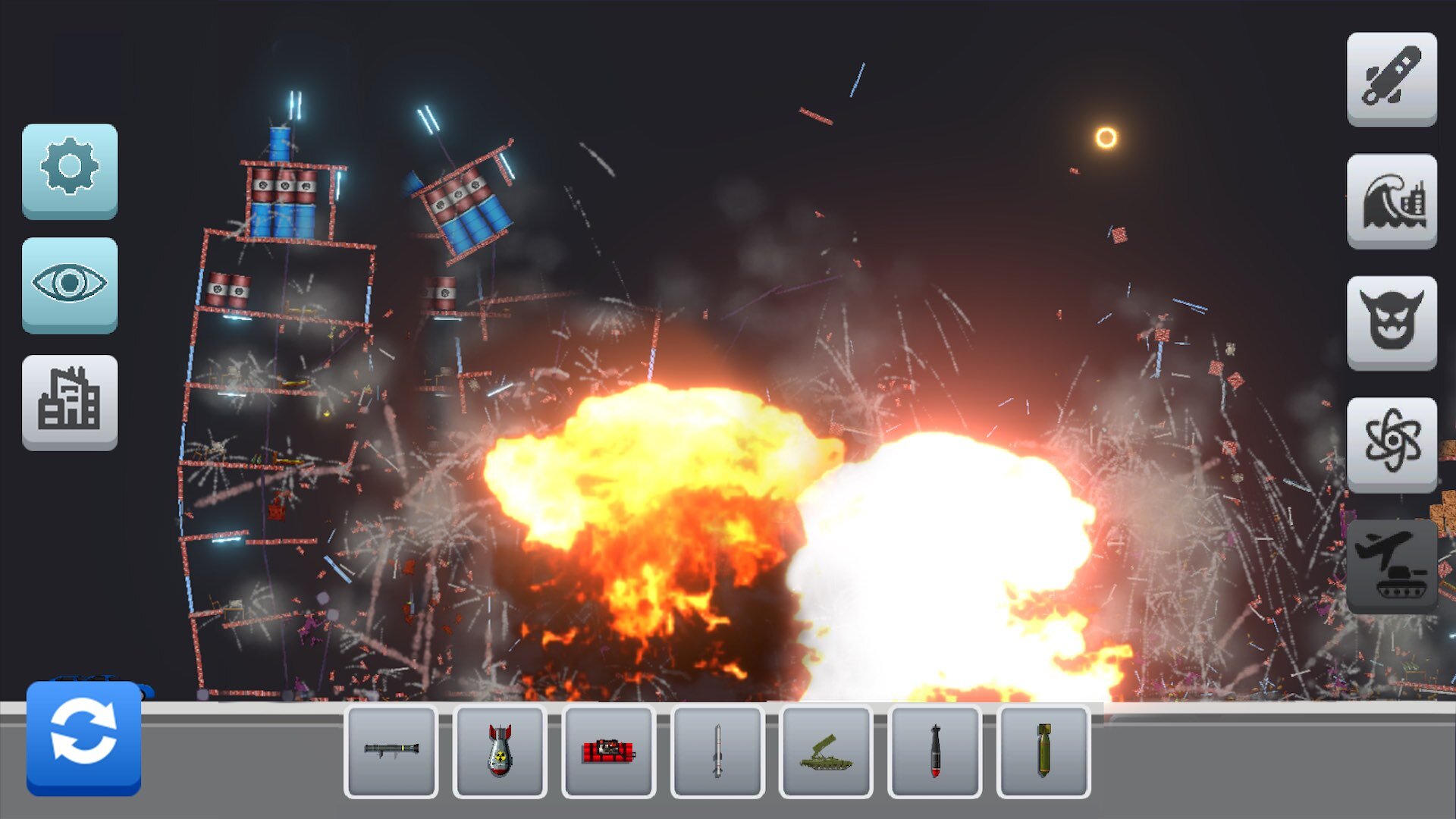Choose the black red-tipped bomb
The height and width of the screenshot is (819, 1456).
pyautogui.click(x=934, y=752)
